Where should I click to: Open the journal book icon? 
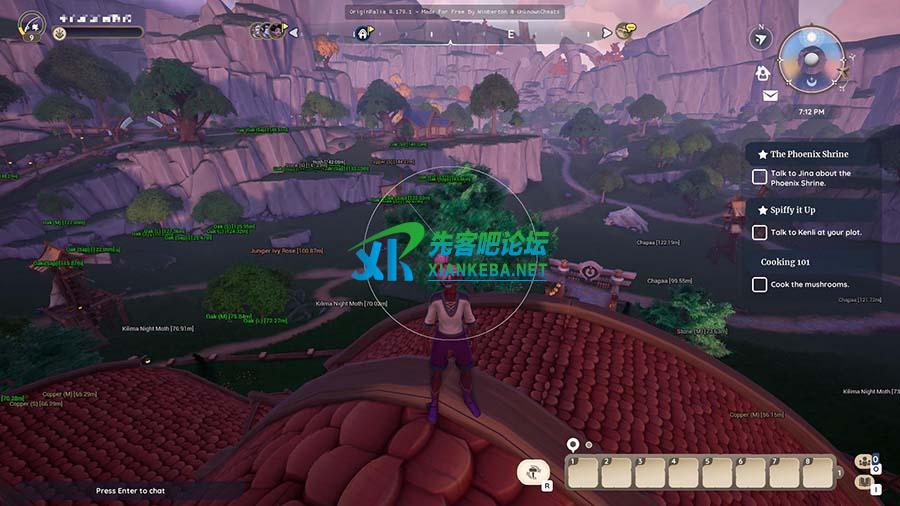tap(866, 484)
